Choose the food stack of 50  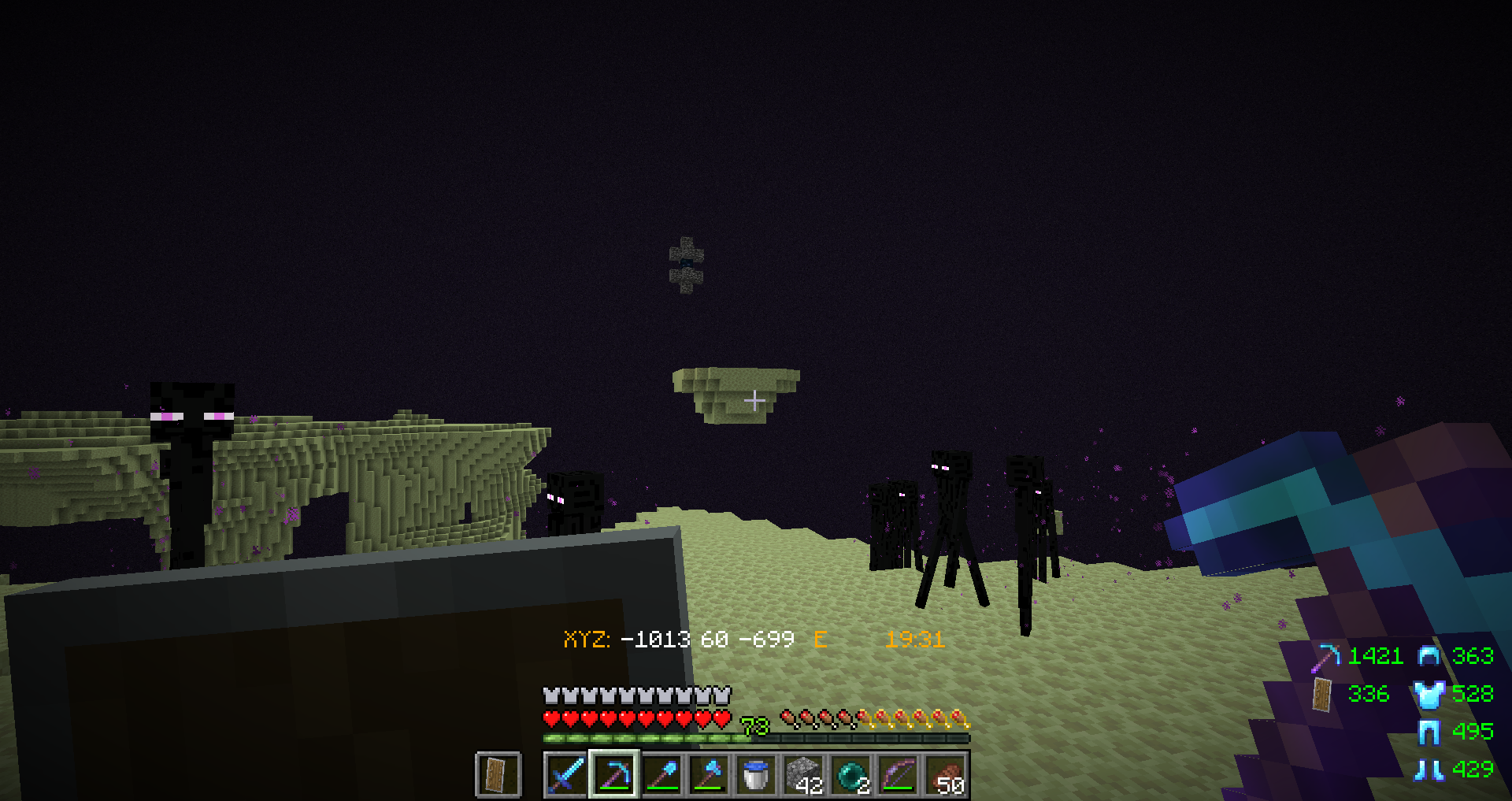click(x=946, y=775)
